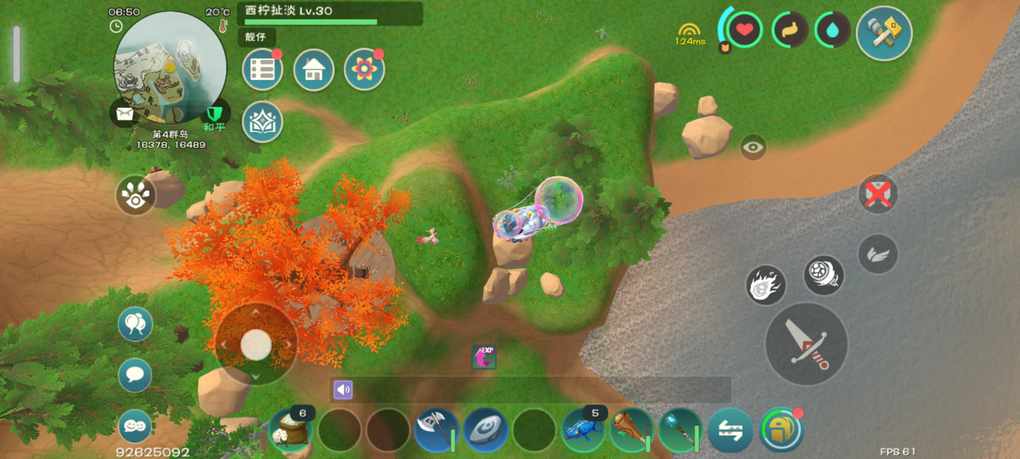Open the mail envelope icon

pyautogui.click(x=124, y=114)
